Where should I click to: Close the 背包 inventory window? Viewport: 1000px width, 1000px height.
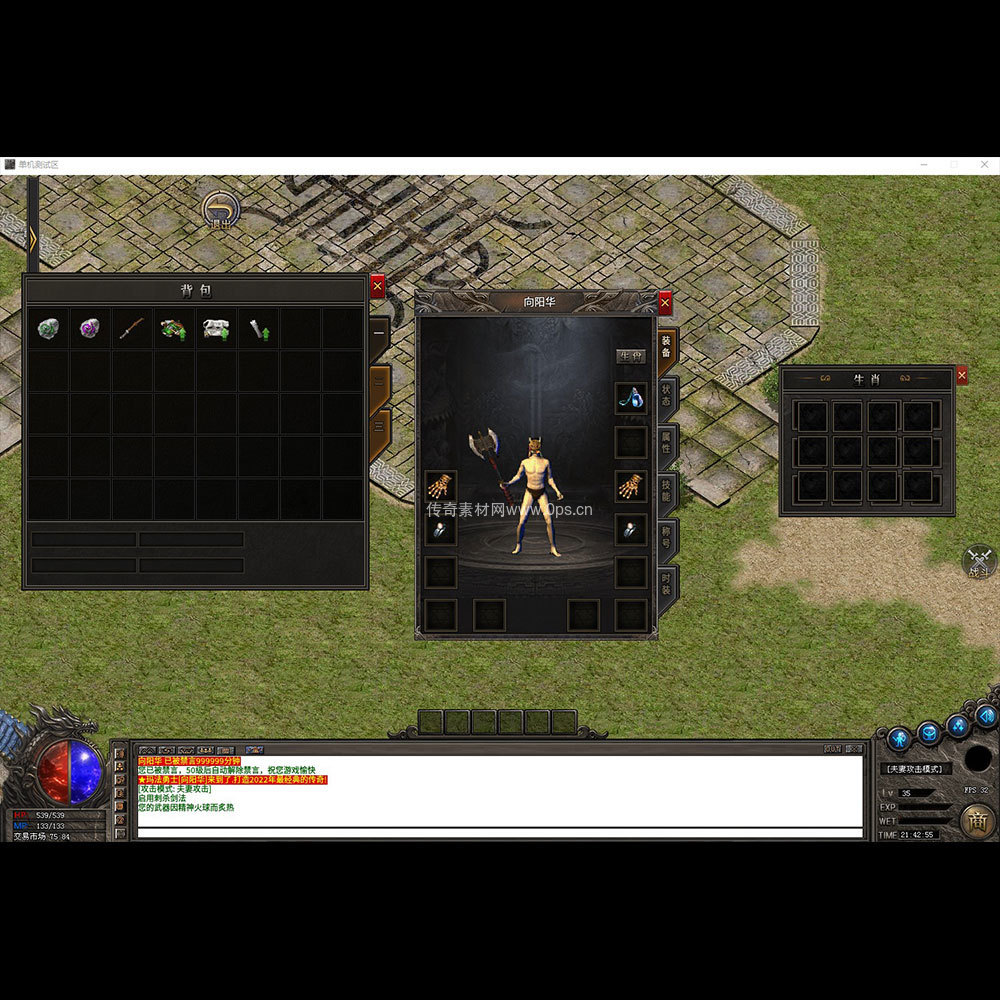click(377, 286)
